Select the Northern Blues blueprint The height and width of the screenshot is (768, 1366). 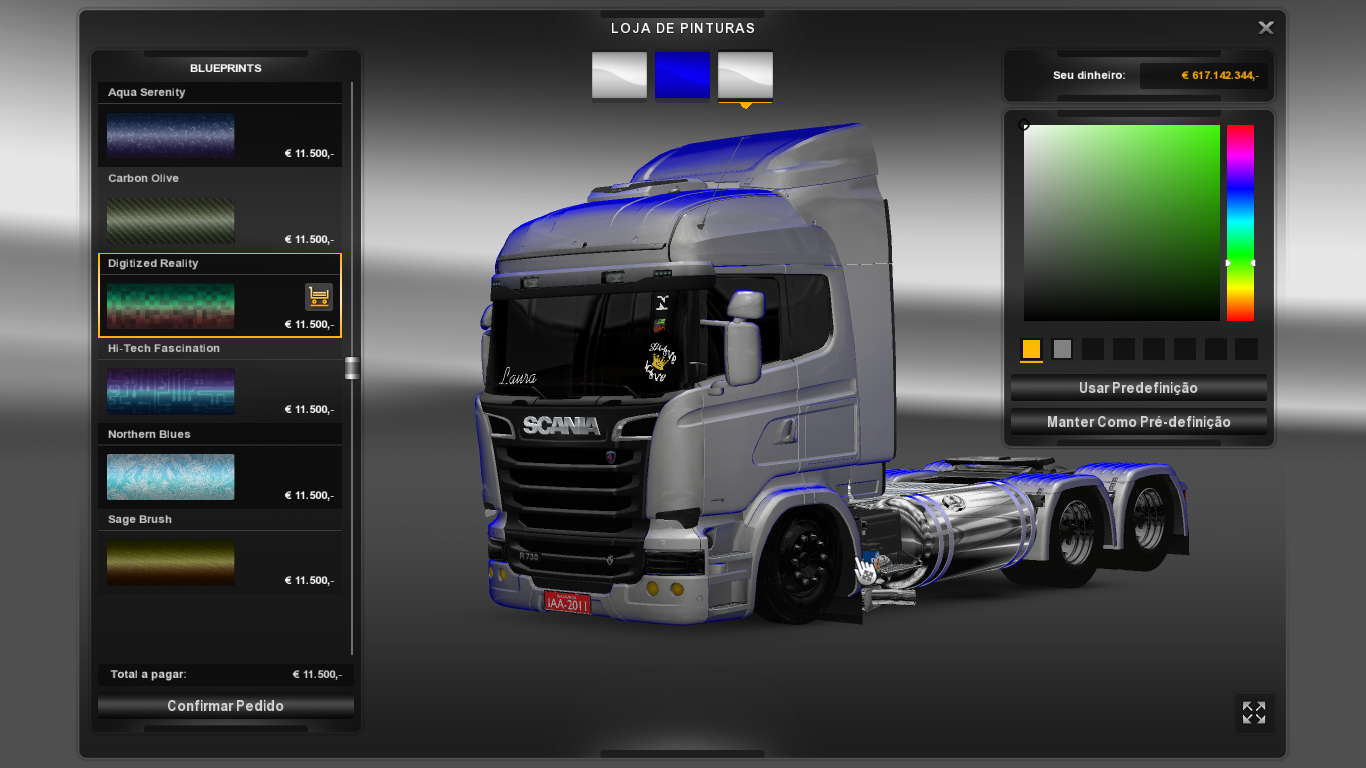[170, 477]
